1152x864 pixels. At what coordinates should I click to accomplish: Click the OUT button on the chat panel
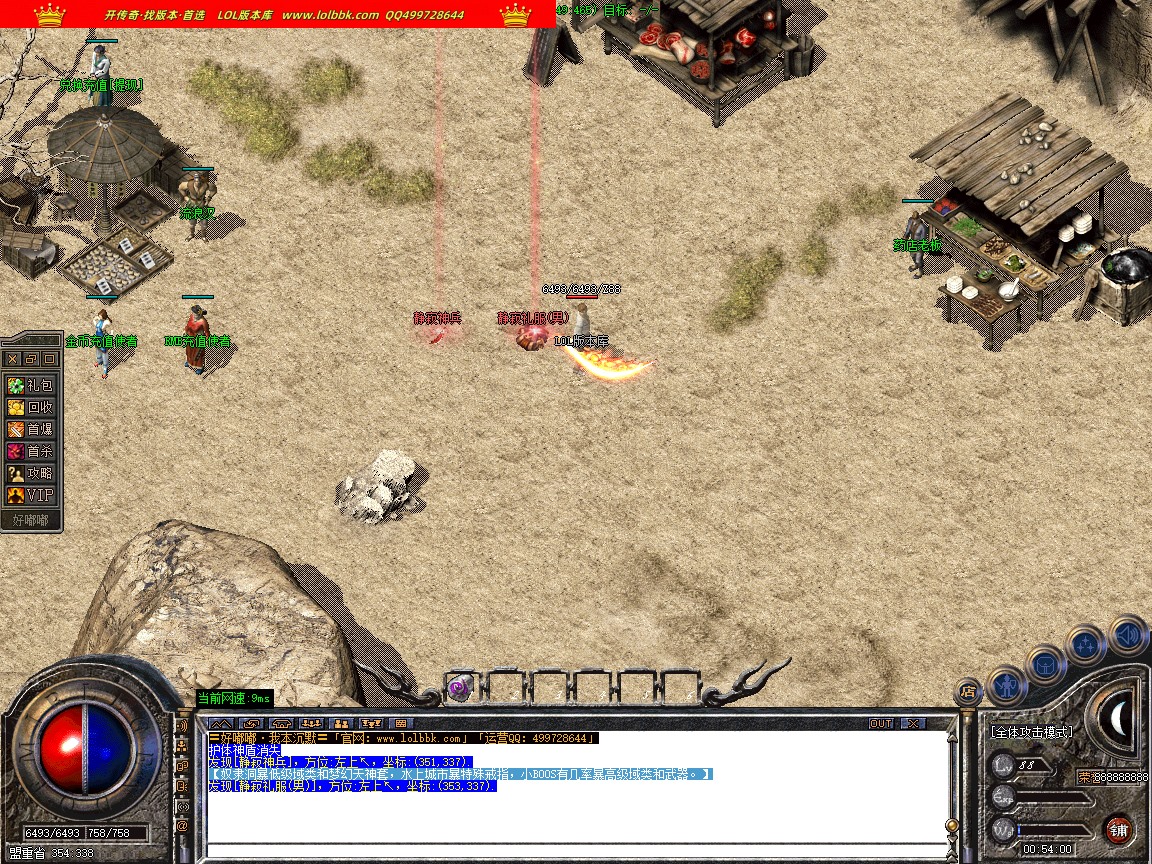pyautogui.click(x=880, y=723)
